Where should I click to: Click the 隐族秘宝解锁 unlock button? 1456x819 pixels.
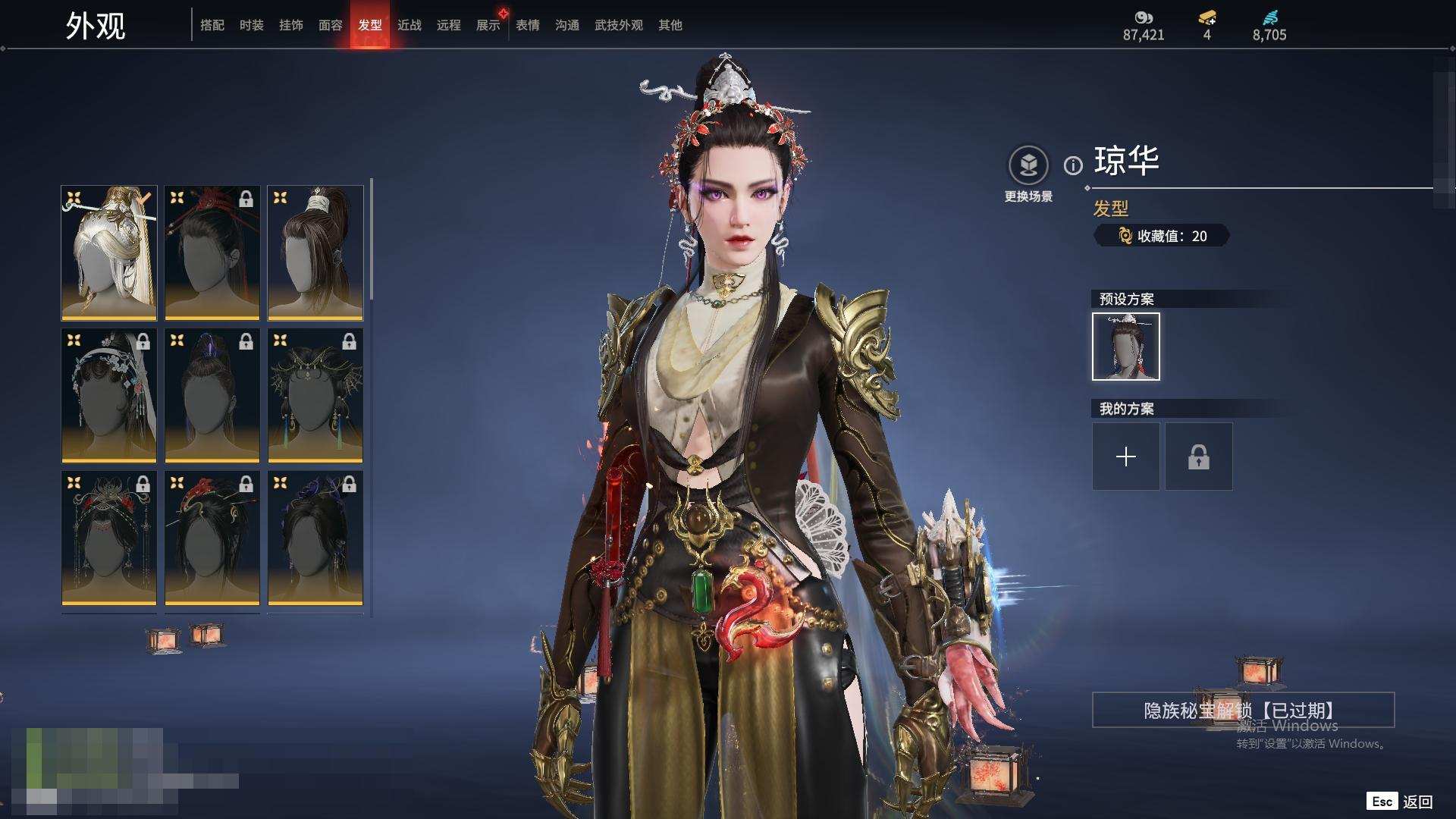[1242, 710]
